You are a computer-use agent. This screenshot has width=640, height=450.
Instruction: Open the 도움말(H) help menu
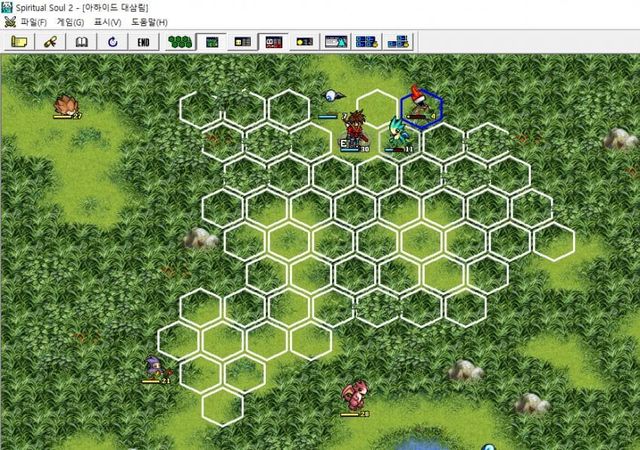149,22
